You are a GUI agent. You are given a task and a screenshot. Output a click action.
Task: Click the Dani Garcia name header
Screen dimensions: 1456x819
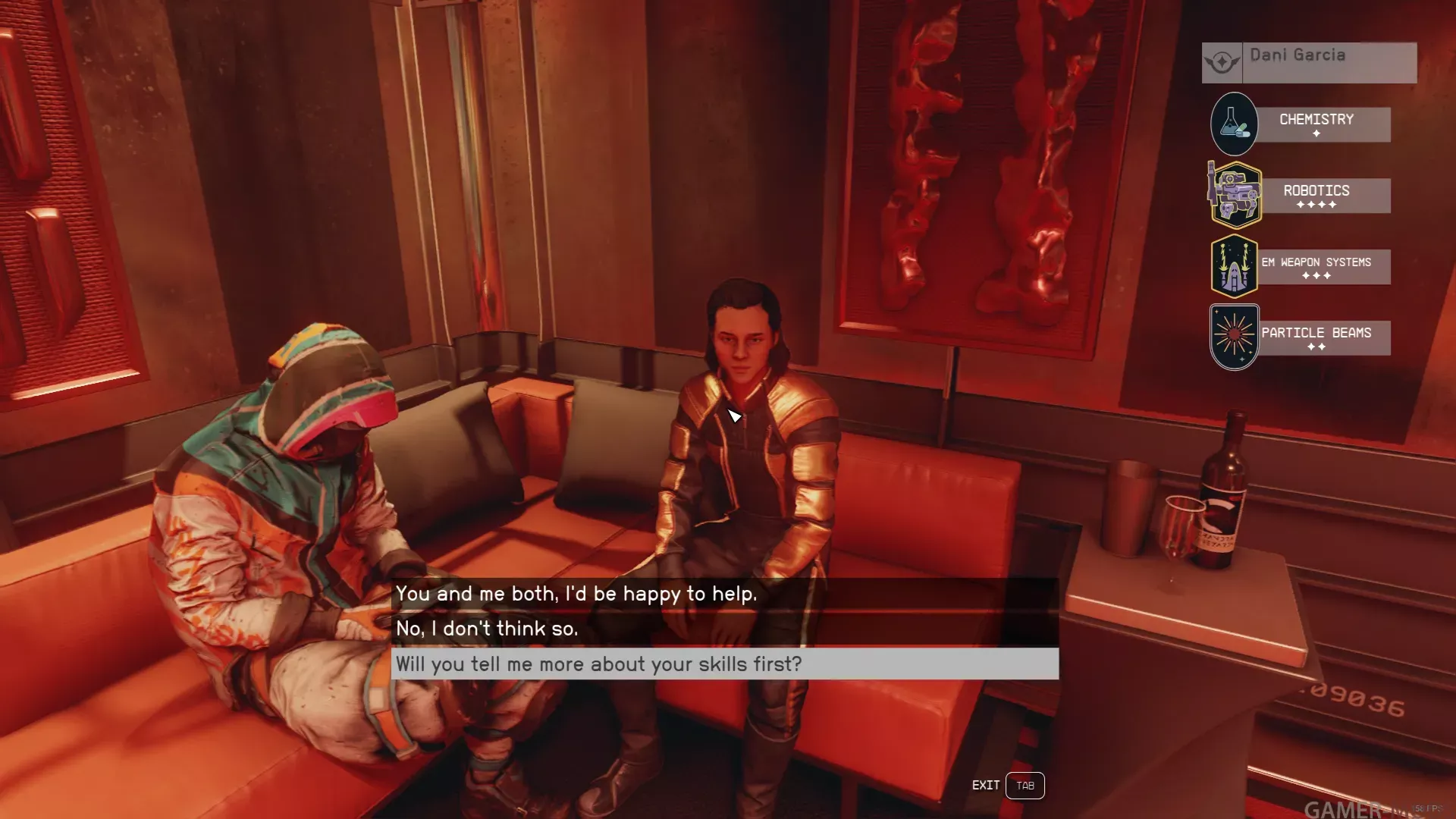(1309, 62)
